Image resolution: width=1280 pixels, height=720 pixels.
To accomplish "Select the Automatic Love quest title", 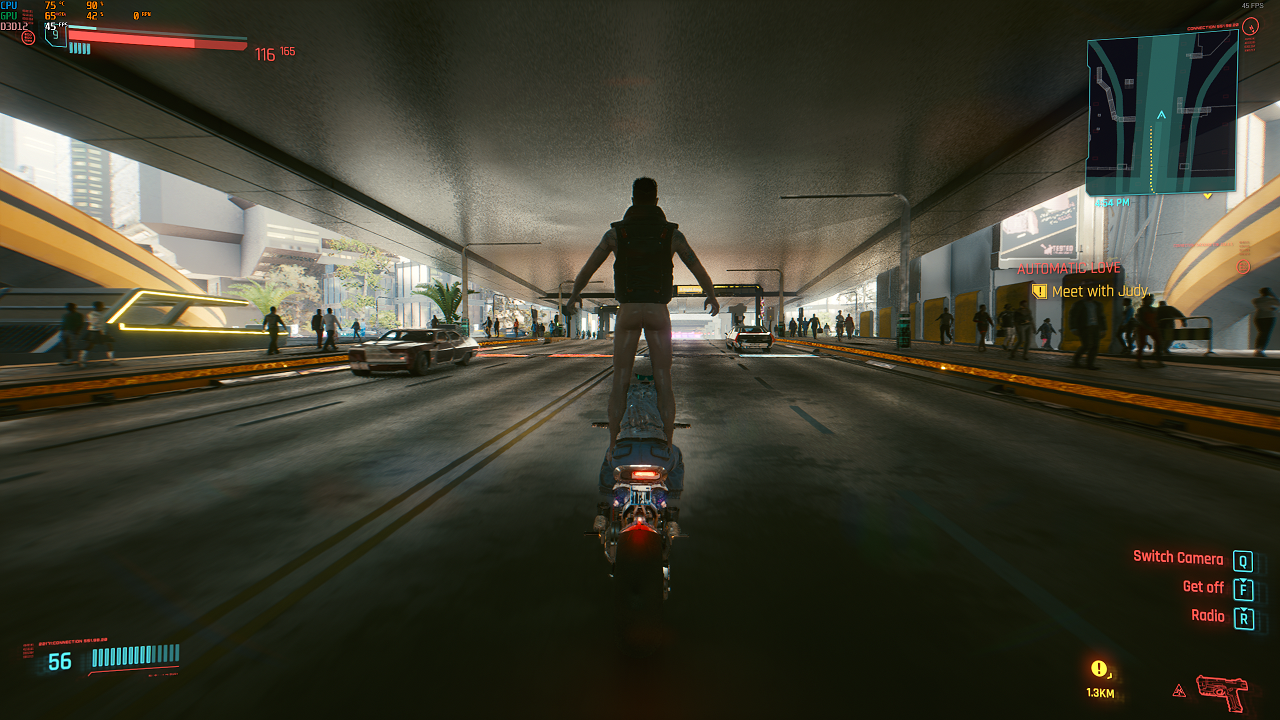I will pos(1069,268).
